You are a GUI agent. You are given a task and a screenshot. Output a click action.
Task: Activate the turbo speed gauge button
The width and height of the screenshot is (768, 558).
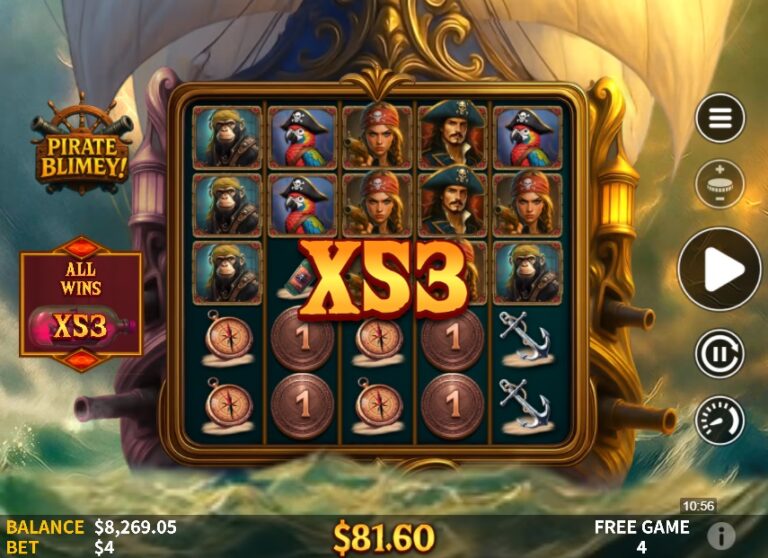click(x=720, y=420)
